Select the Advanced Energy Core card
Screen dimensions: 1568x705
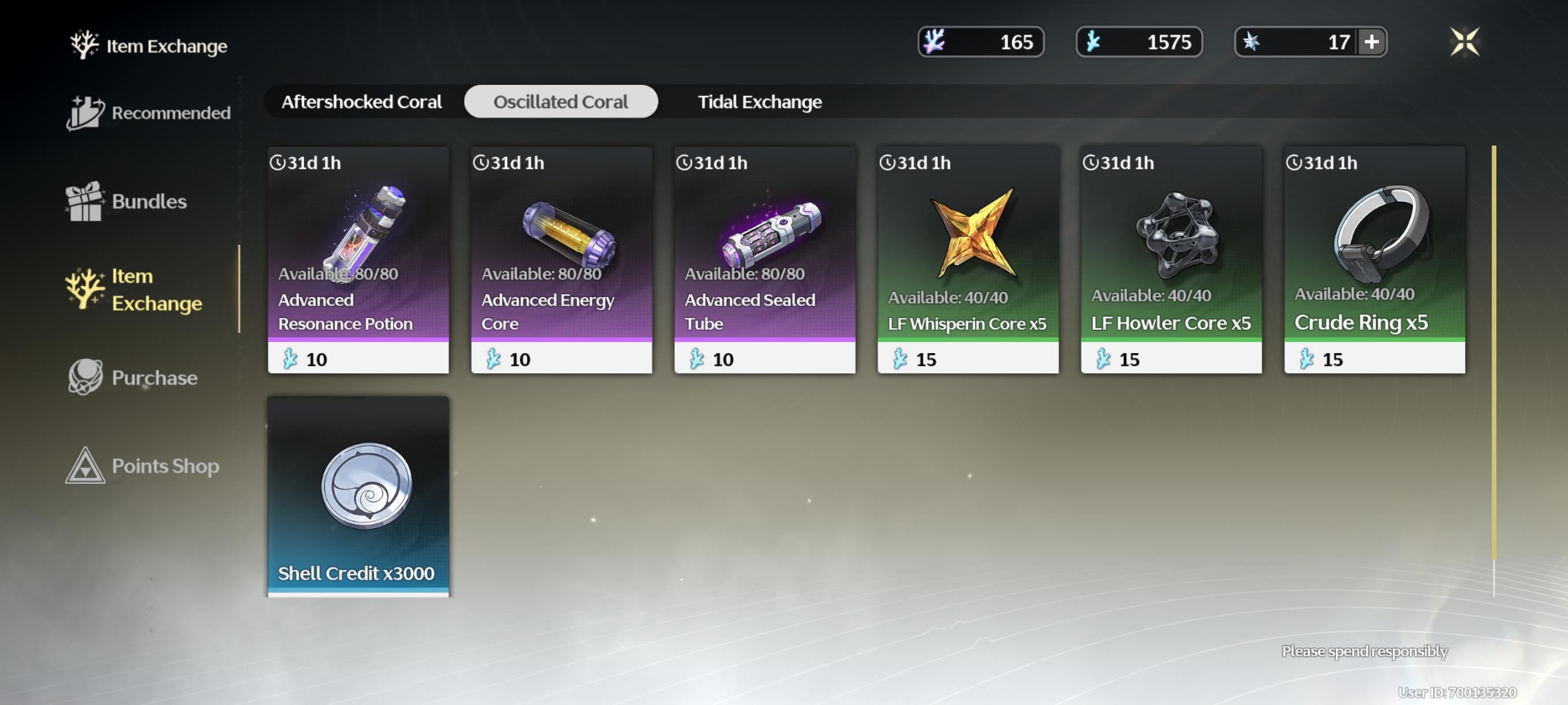pos(561,259)
